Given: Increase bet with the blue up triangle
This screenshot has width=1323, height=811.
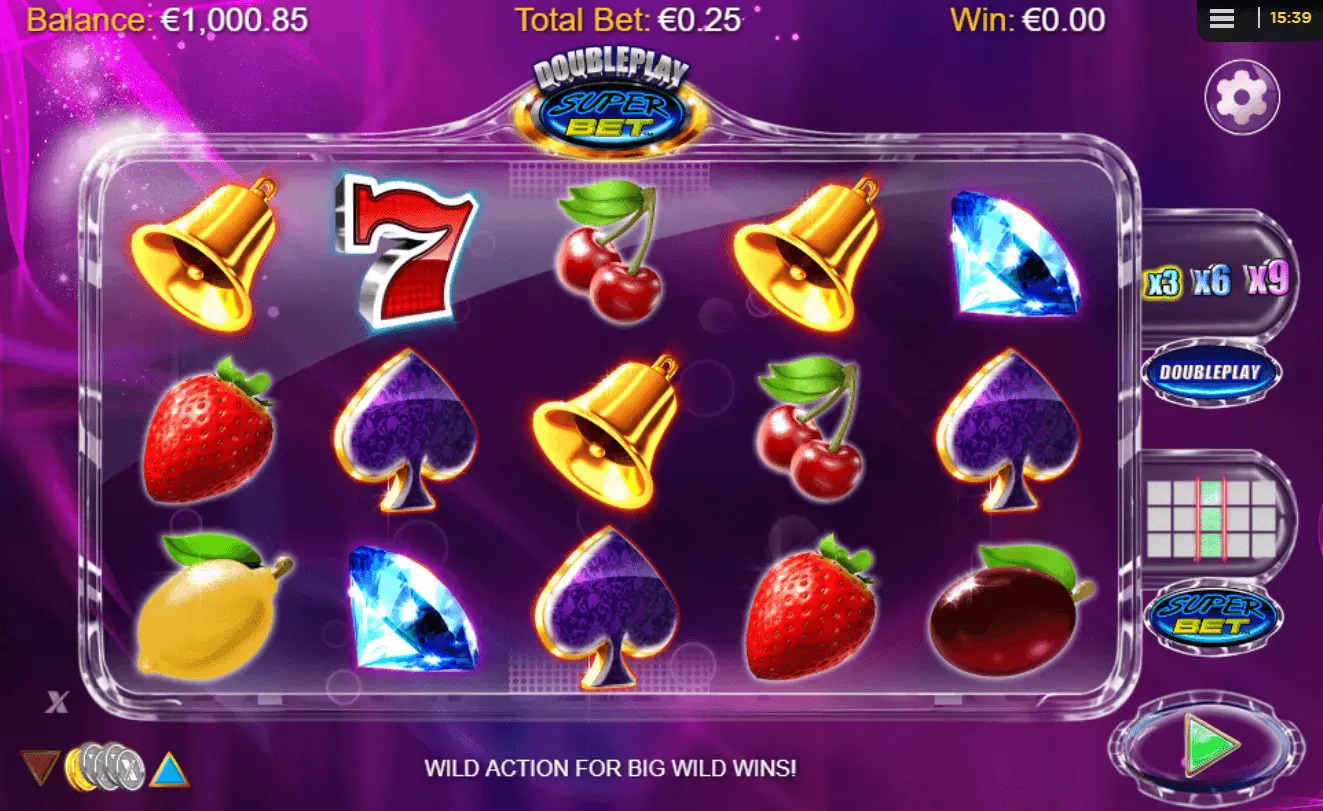Looking at the screenshot, I should click(170, 770).
